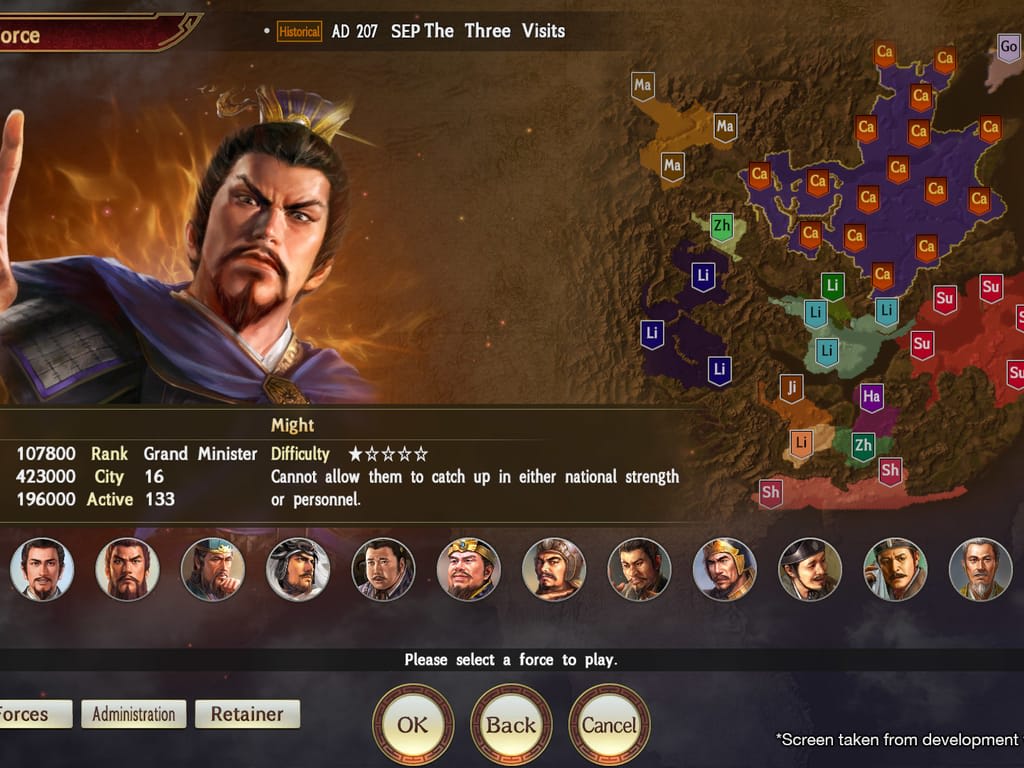Click the Forces button
Image resolution: width=1024 pixels, height=768 pixels.
(30, 714)
